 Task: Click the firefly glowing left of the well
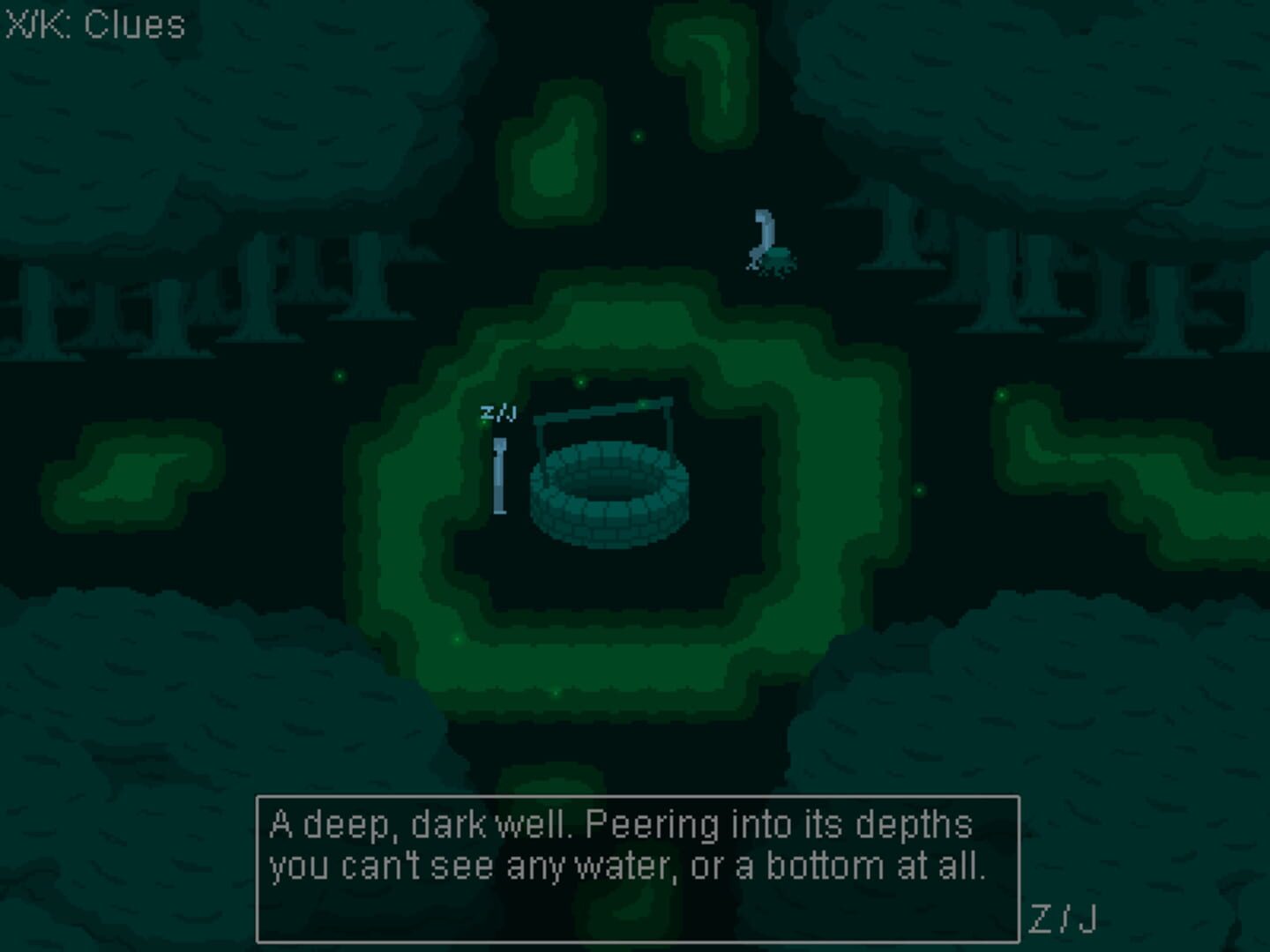click(338, 375)
